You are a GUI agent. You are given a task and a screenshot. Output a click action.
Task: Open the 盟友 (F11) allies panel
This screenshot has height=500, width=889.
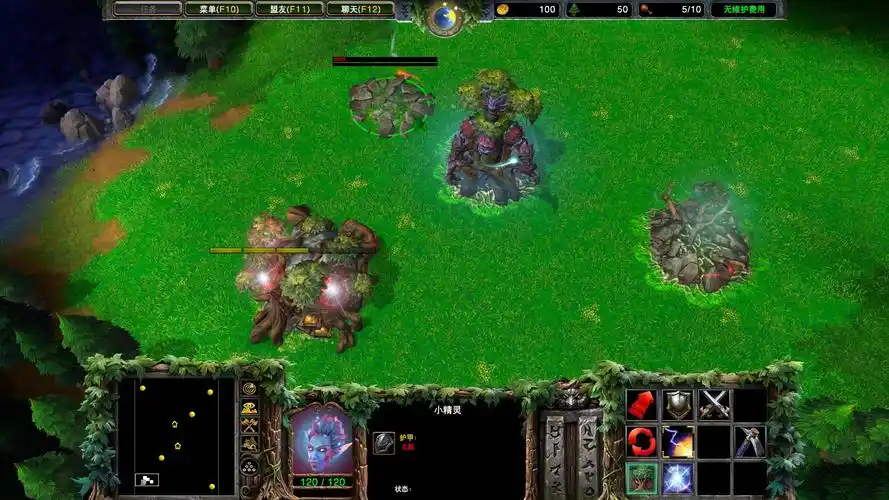(x=289, y=9)
